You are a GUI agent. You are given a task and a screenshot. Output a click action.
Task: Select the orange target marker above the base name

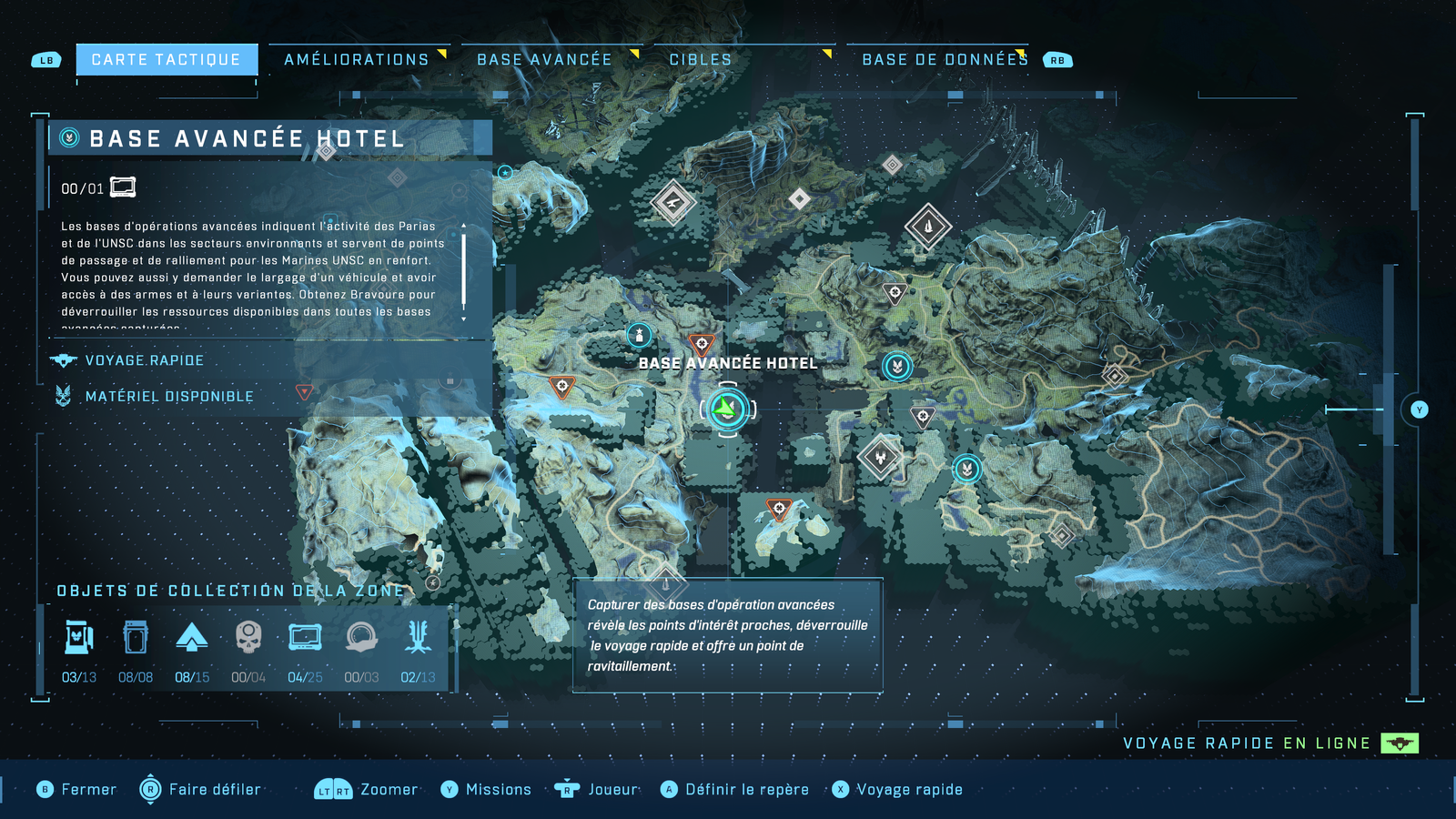pyautogui.click(x=701, y=343)
